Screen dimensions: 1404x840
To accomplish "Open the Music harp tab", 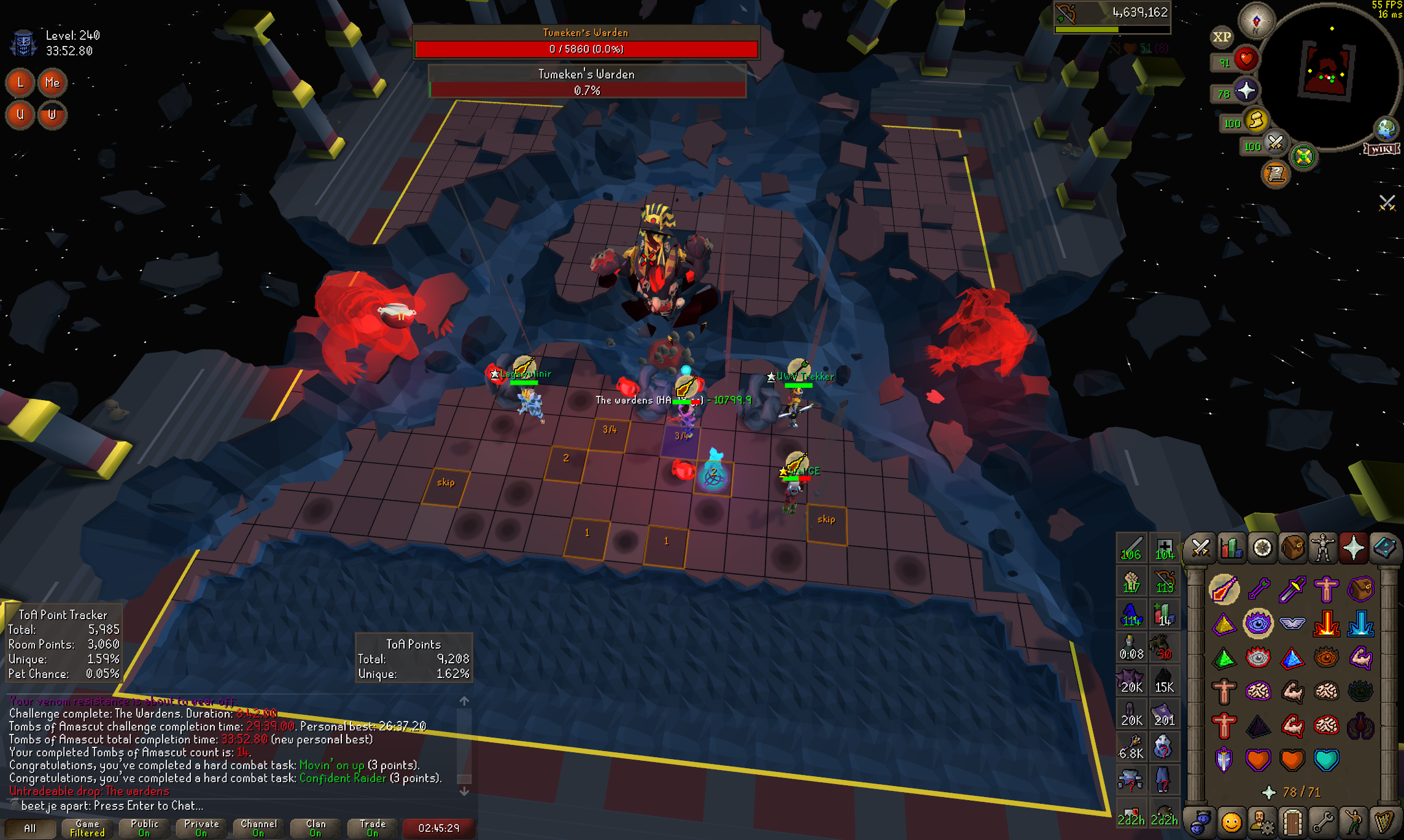I will click(1384, 822).
